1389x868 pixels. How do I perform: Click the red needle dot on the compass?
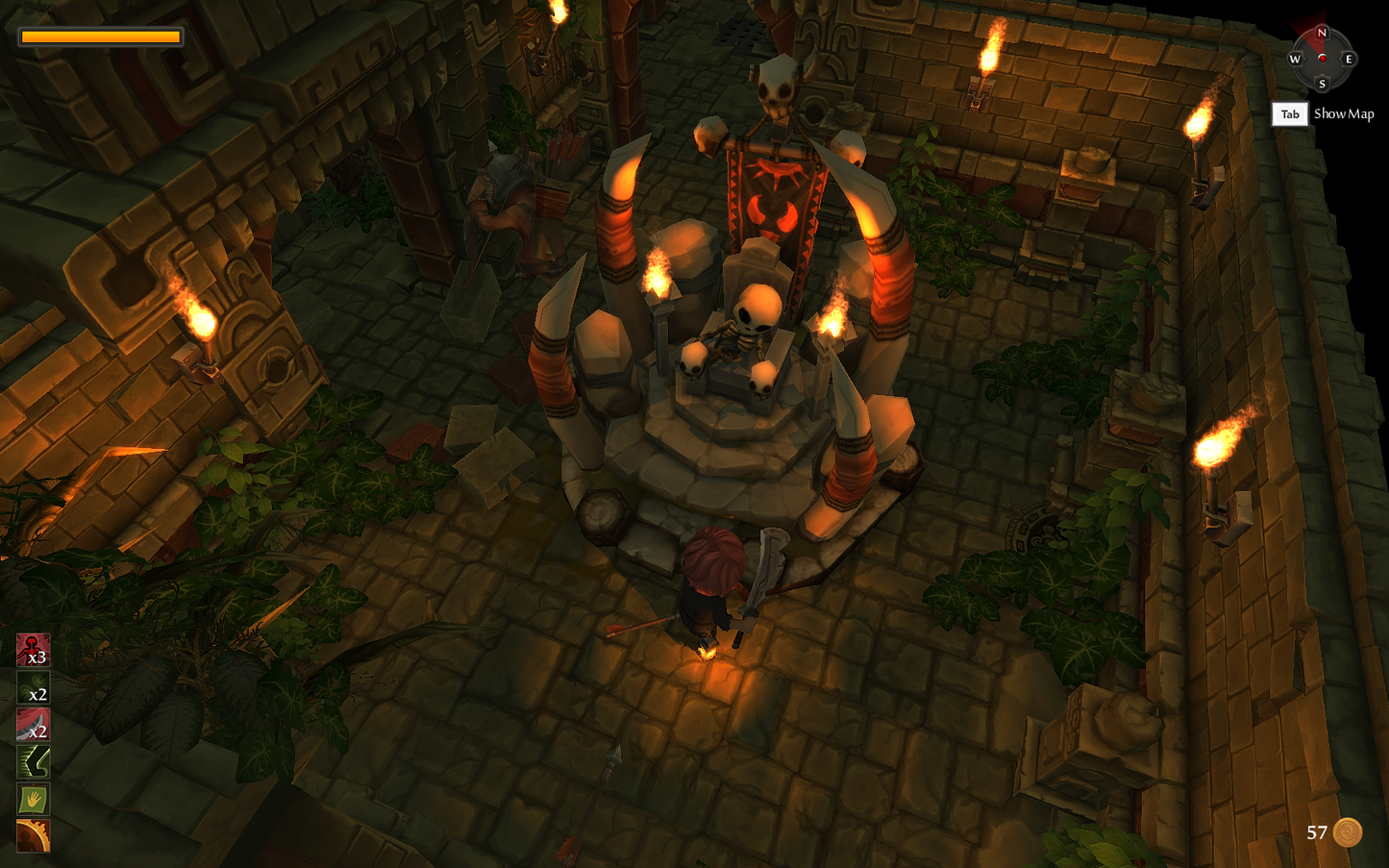tap(1323, 60)
